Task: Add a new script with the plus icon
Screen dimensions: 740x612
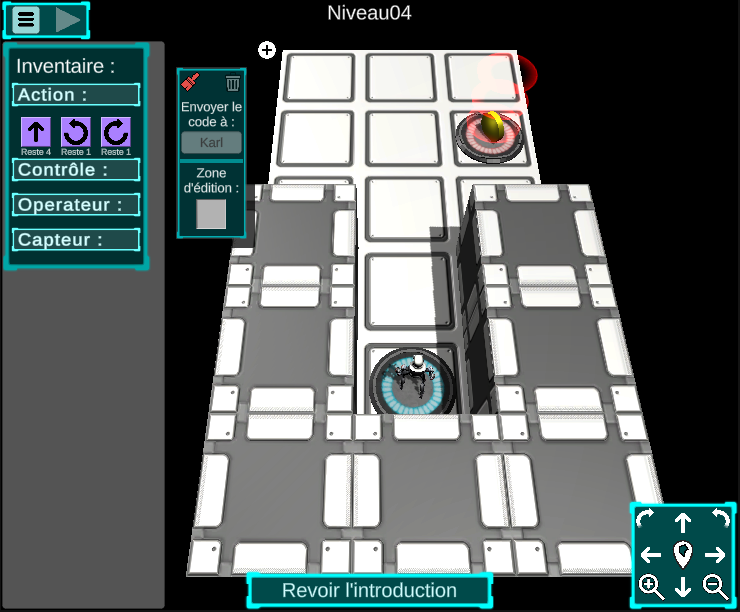Action: [x=267, y=50]
